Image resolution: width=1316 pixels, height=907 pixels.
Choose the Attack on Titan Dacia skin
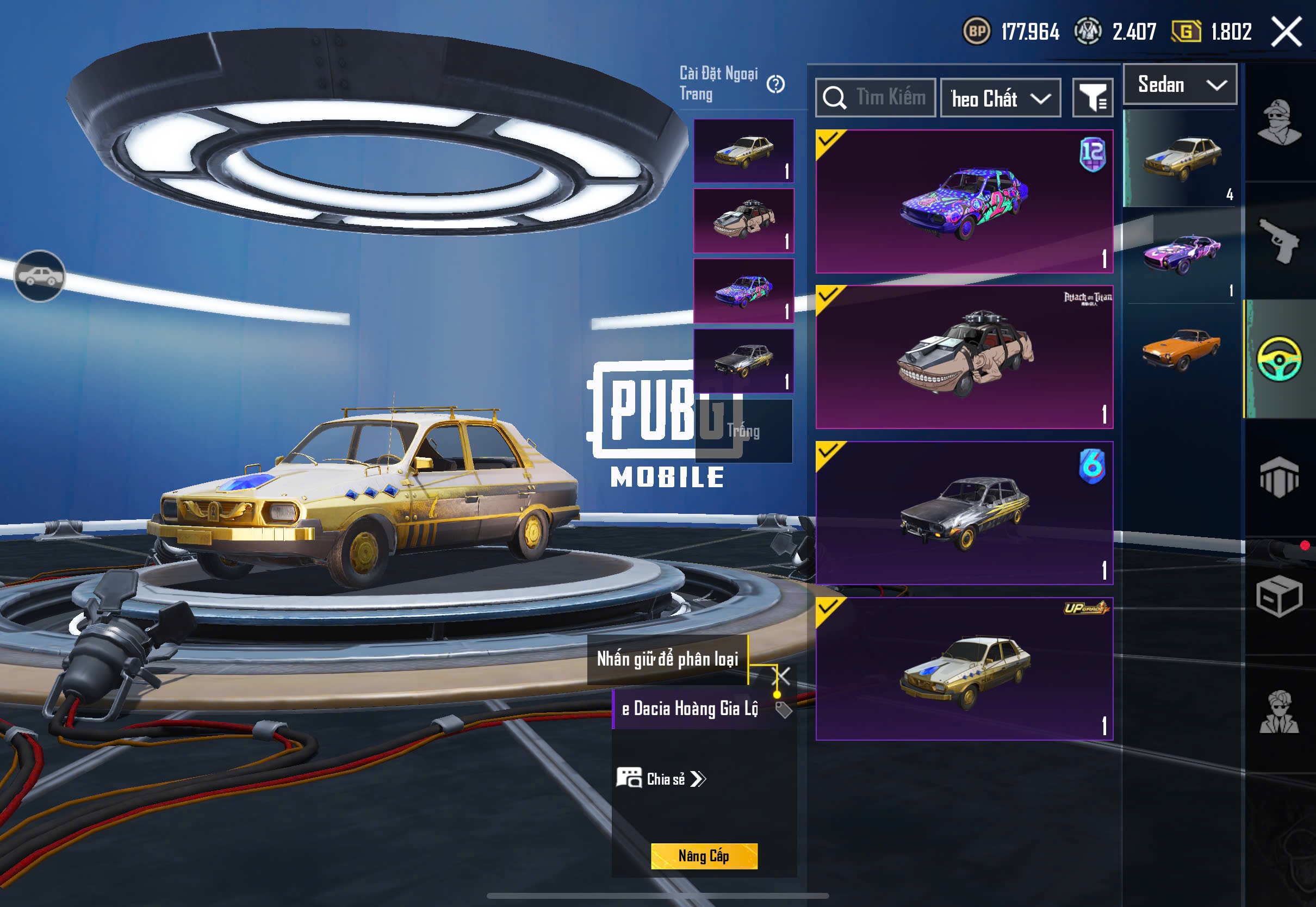[964, 357]
